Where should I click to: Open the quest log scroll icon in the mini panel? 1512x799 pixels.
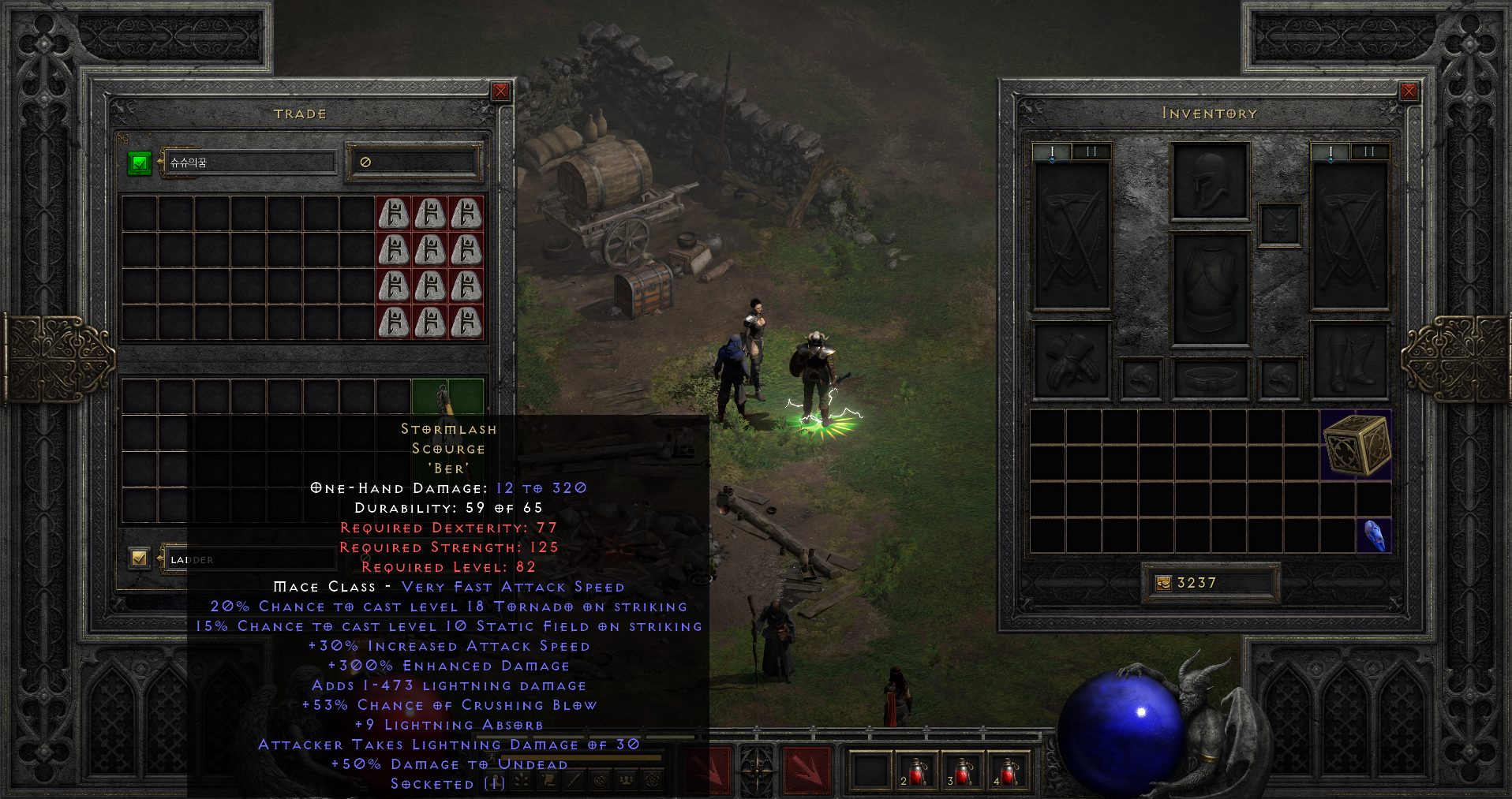pos(548,781)
